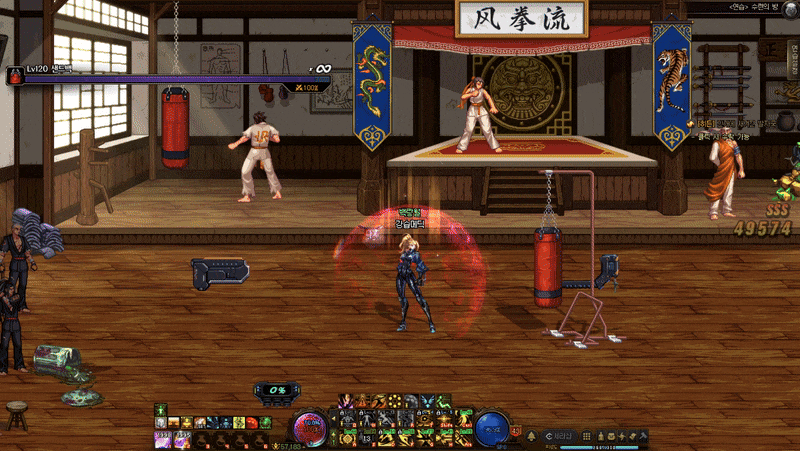Screen dimensions: 800x451
Task: Open the inventory bag icon
Action: pyautogui.click(x=613, y=436)
